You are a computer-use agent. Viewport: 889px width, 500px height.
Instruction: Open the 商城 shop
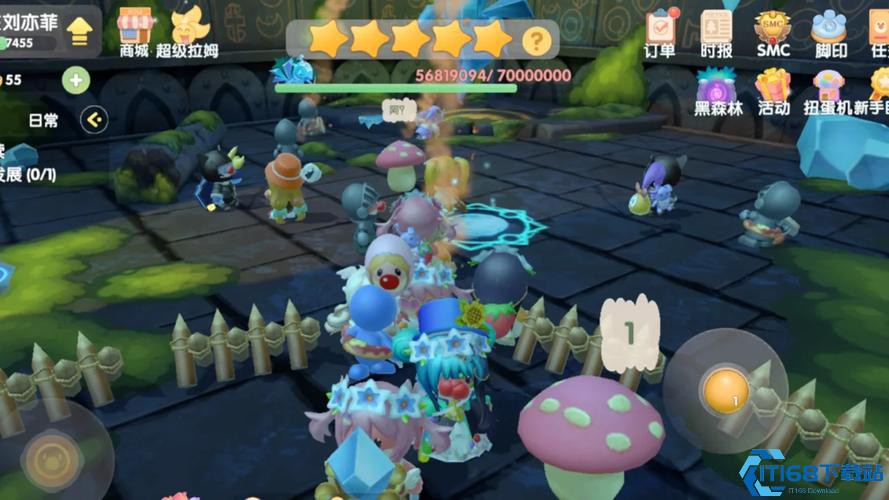pos(133,31)
